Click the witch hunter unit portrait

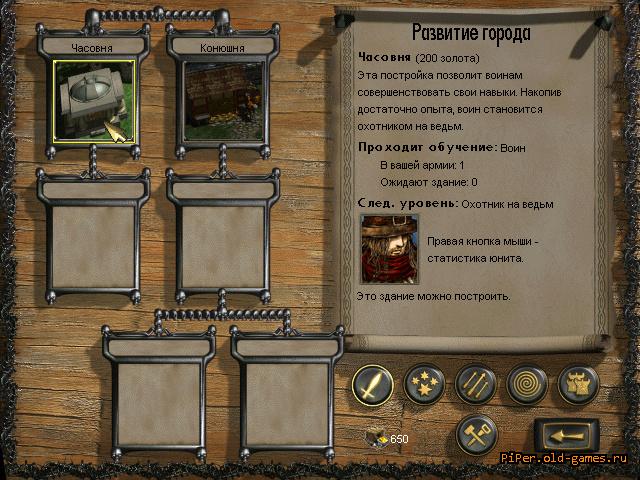tap(388, 249)
